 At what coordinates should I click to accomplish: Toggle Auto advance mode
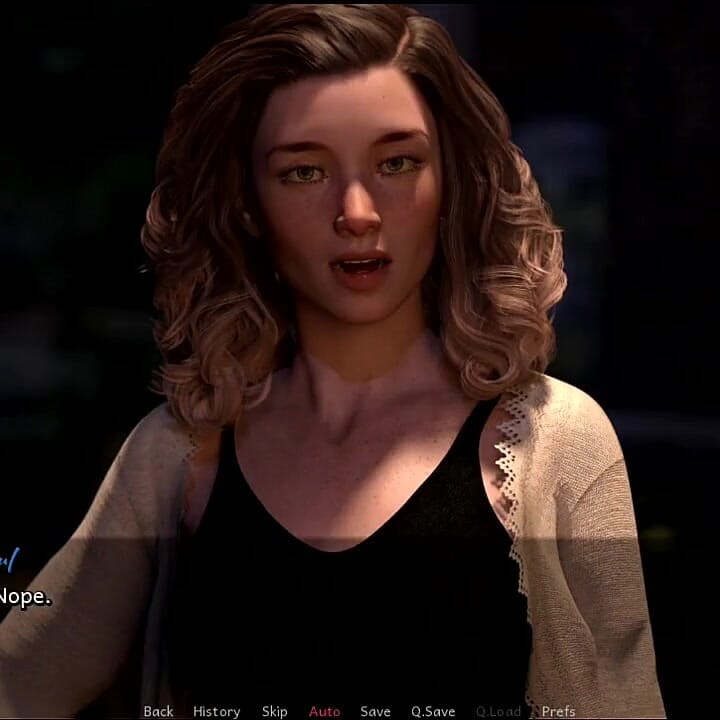pos(324,711)
